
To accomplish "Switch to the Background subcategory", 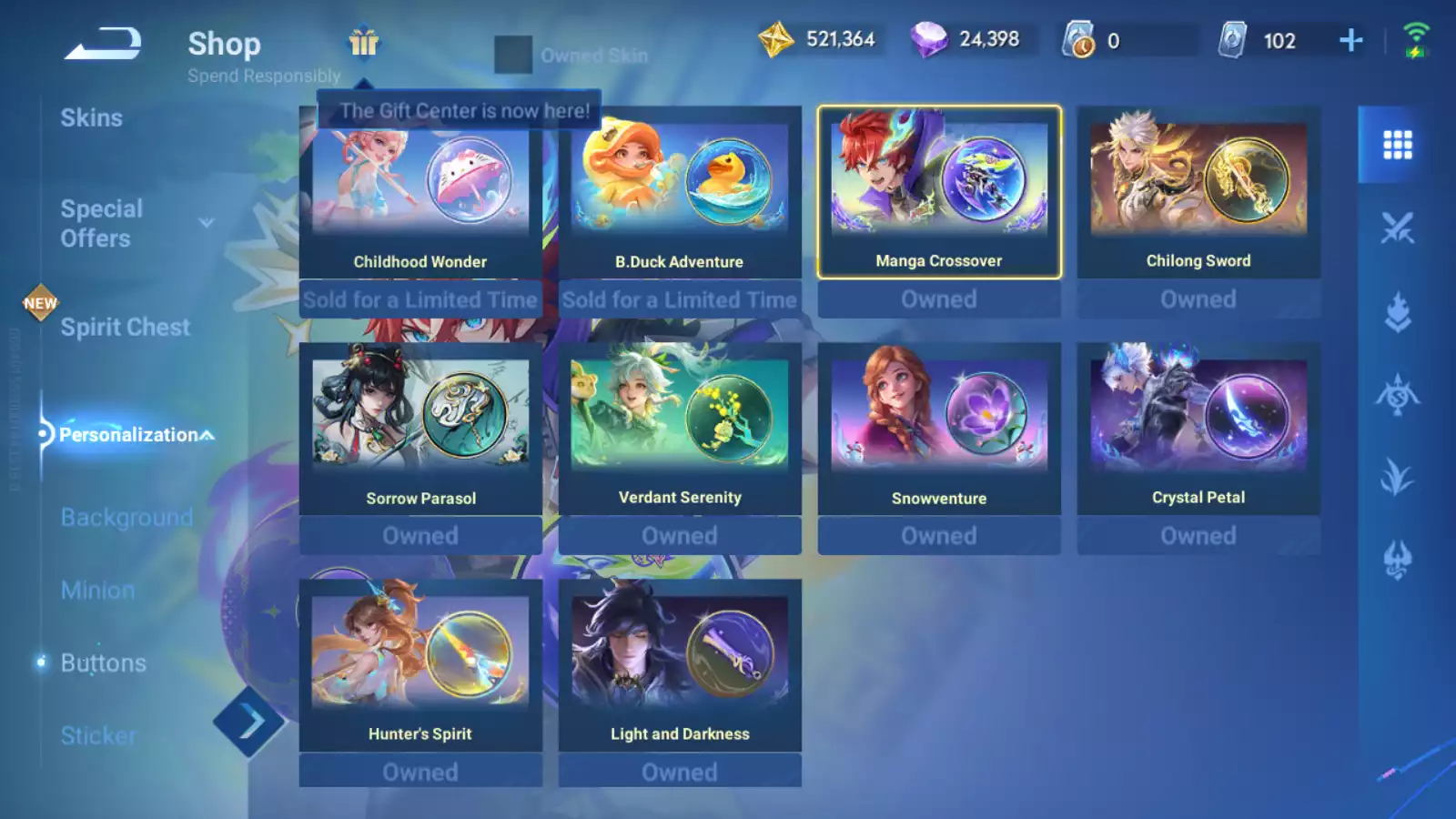I will point(126,518).
